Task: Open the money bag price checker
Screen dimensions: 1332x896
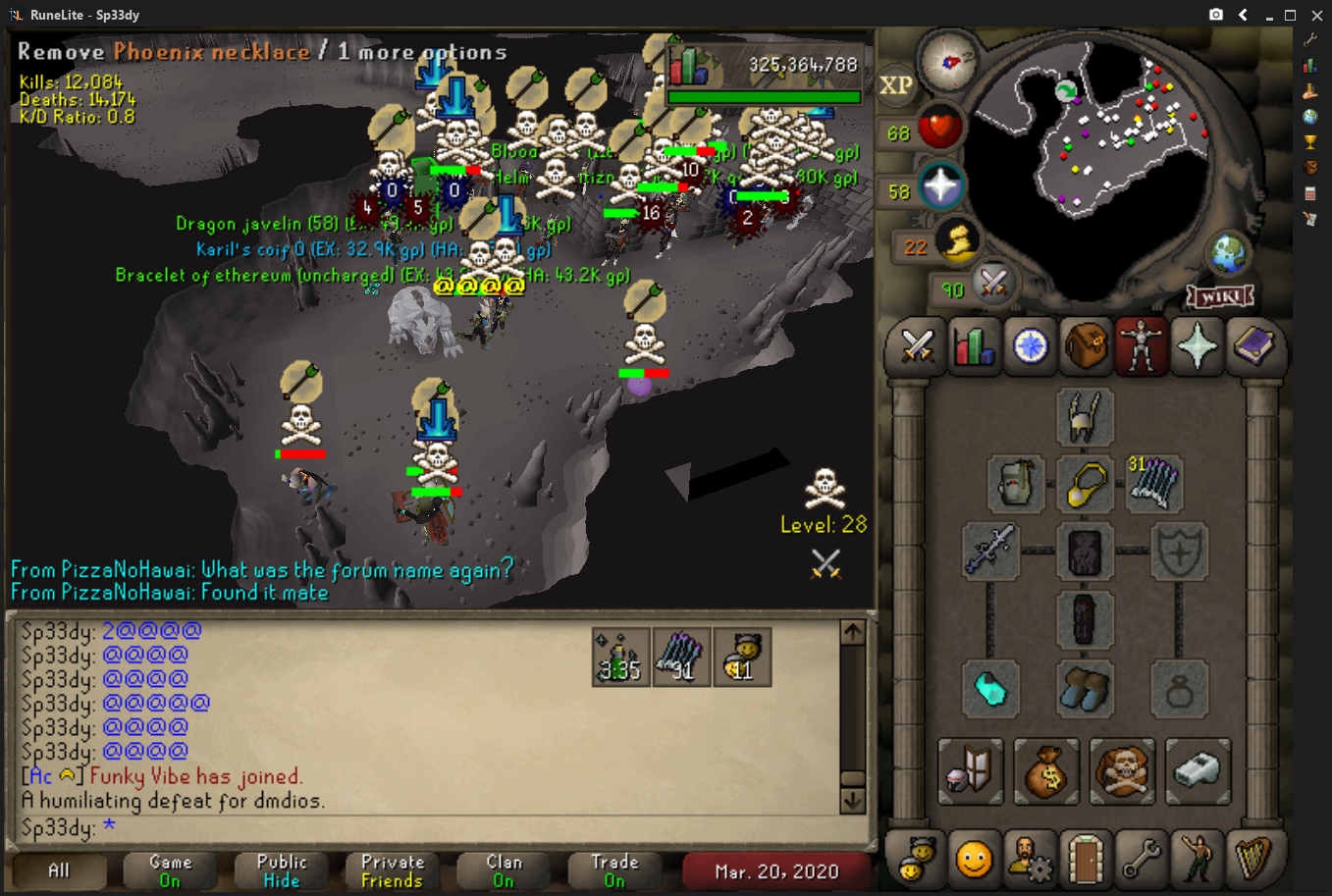Action: 1045,772
